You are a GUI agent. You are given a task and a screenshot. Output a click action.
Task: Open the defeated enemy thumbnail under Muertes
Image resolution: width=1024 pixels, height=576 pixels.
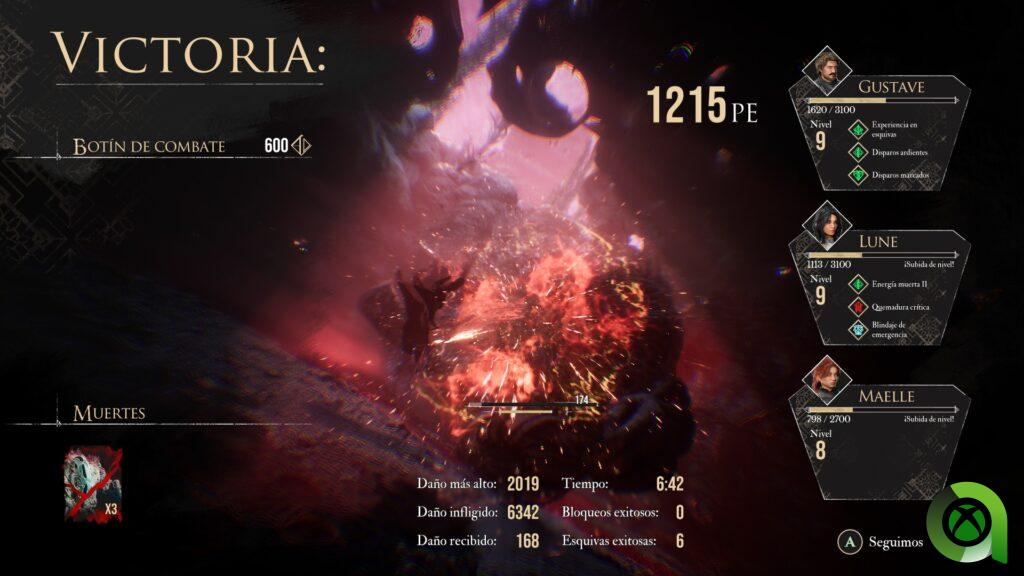point(93,484)
